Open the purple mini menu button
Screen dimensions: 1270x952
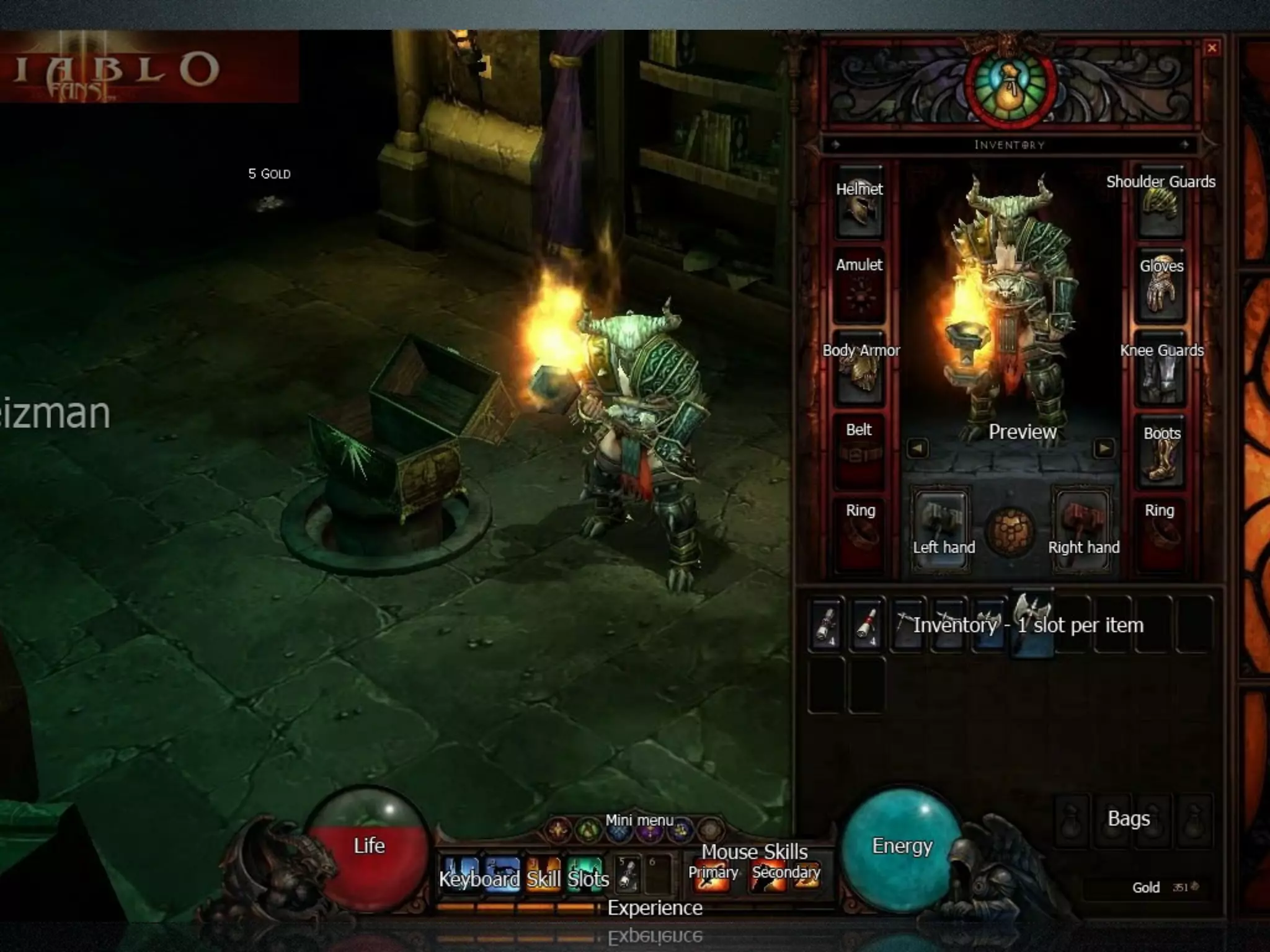649,831
